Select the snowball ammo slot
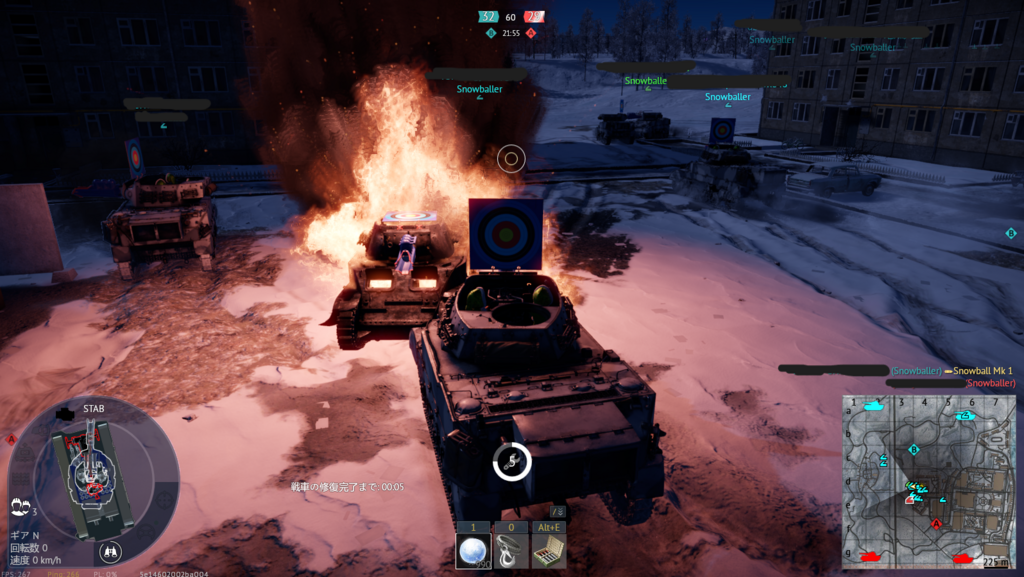1024x577 pixels. tap(471, 550)
